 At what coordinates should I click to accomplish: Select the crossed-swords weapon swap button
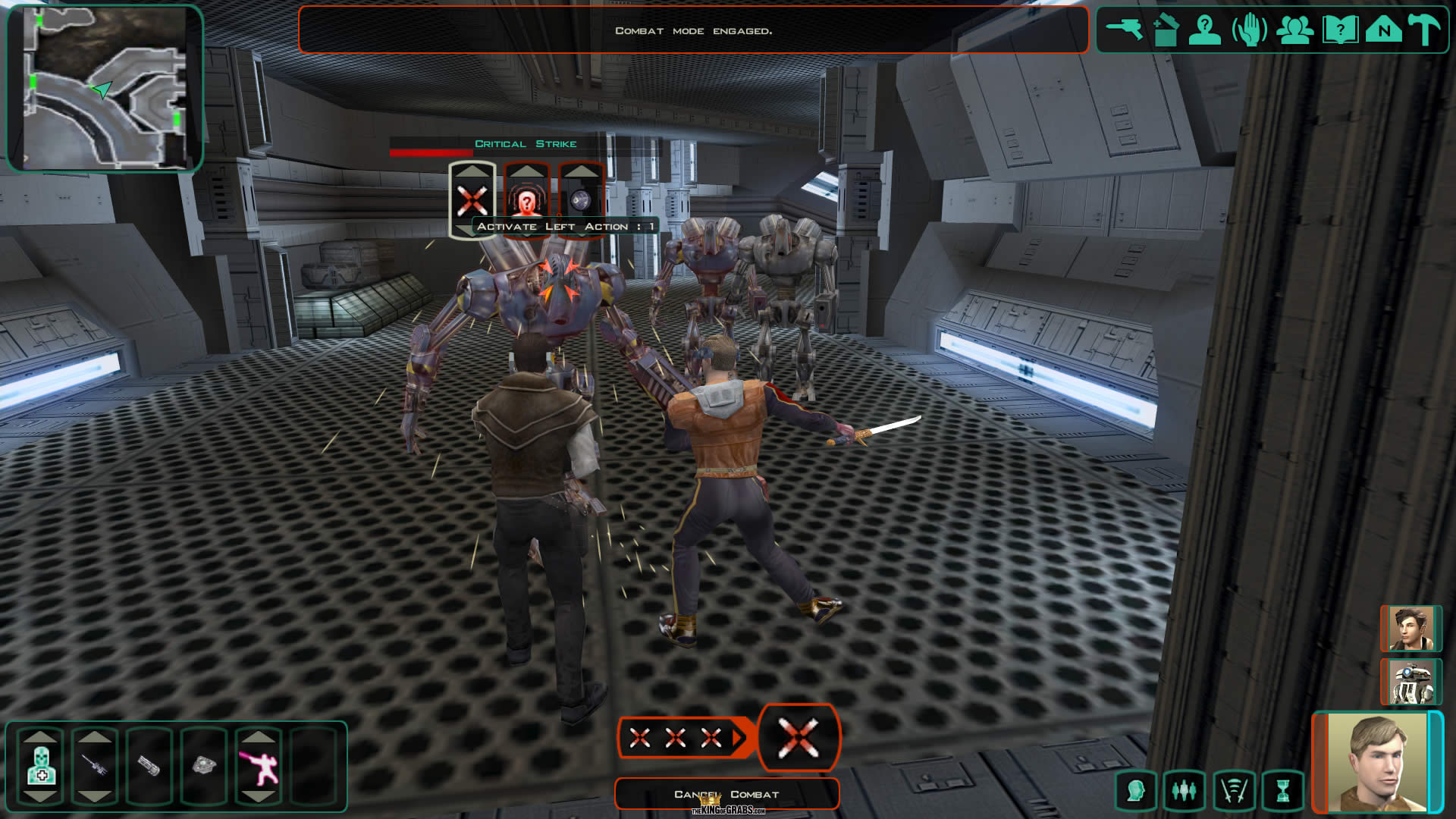coord(1234,791)
